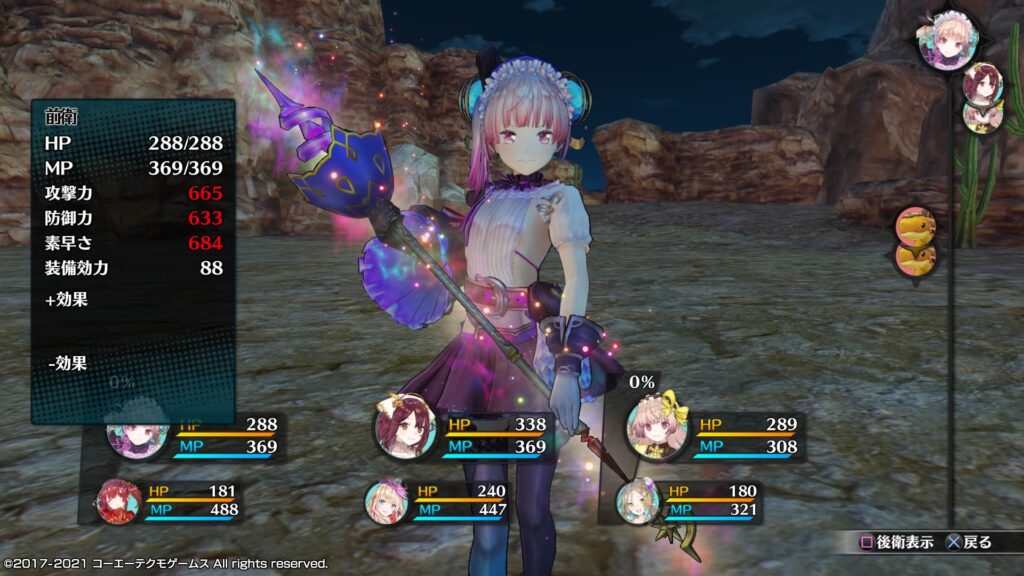Select the blonde back-row portrait with 447 MP
This screenshot has height=576, width=1024.
tap(385, 500)
